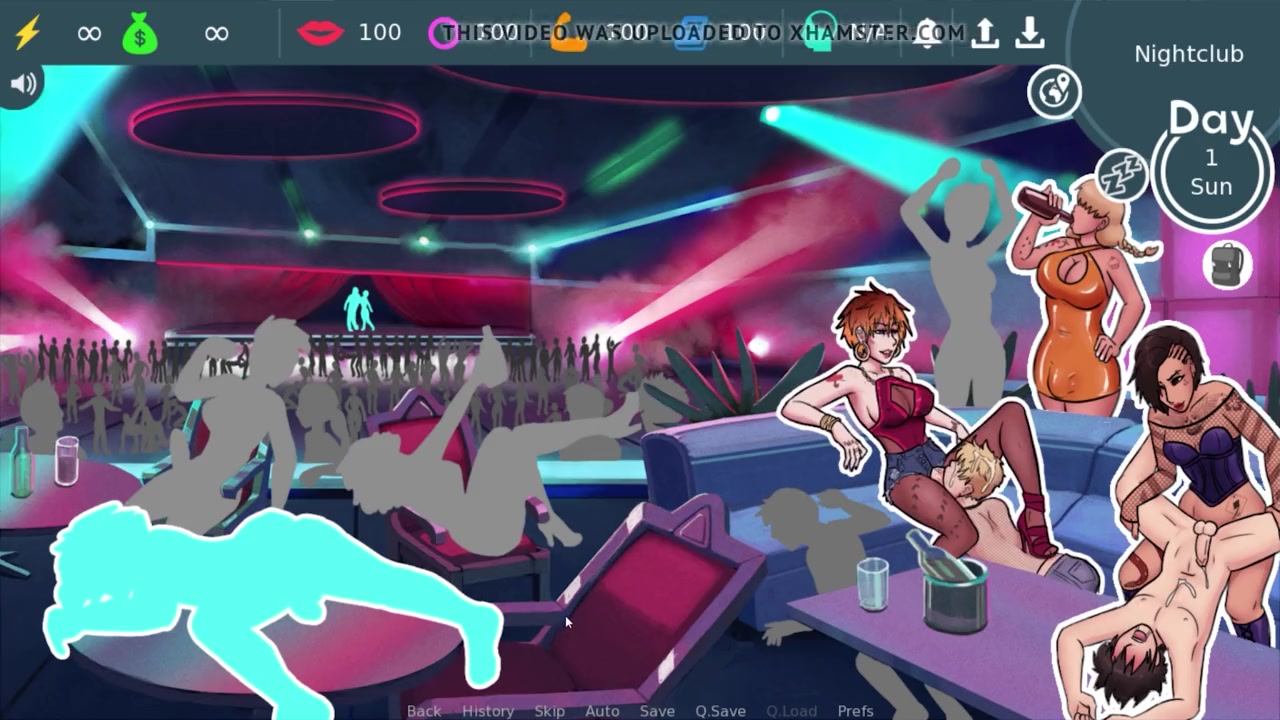Image resolution: width=1280 pixels, height=720 pixels.
Task: Go Back in the quick menu
Action: tap(424, 710)
